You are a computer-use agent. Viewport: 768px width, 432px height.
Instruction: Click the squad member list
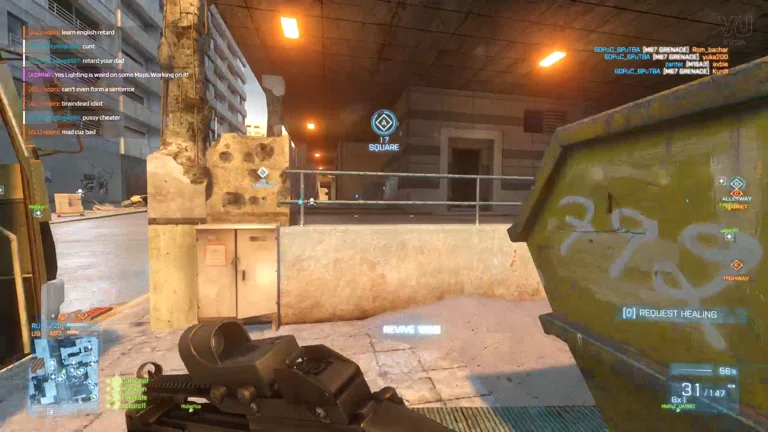point(128,393)
